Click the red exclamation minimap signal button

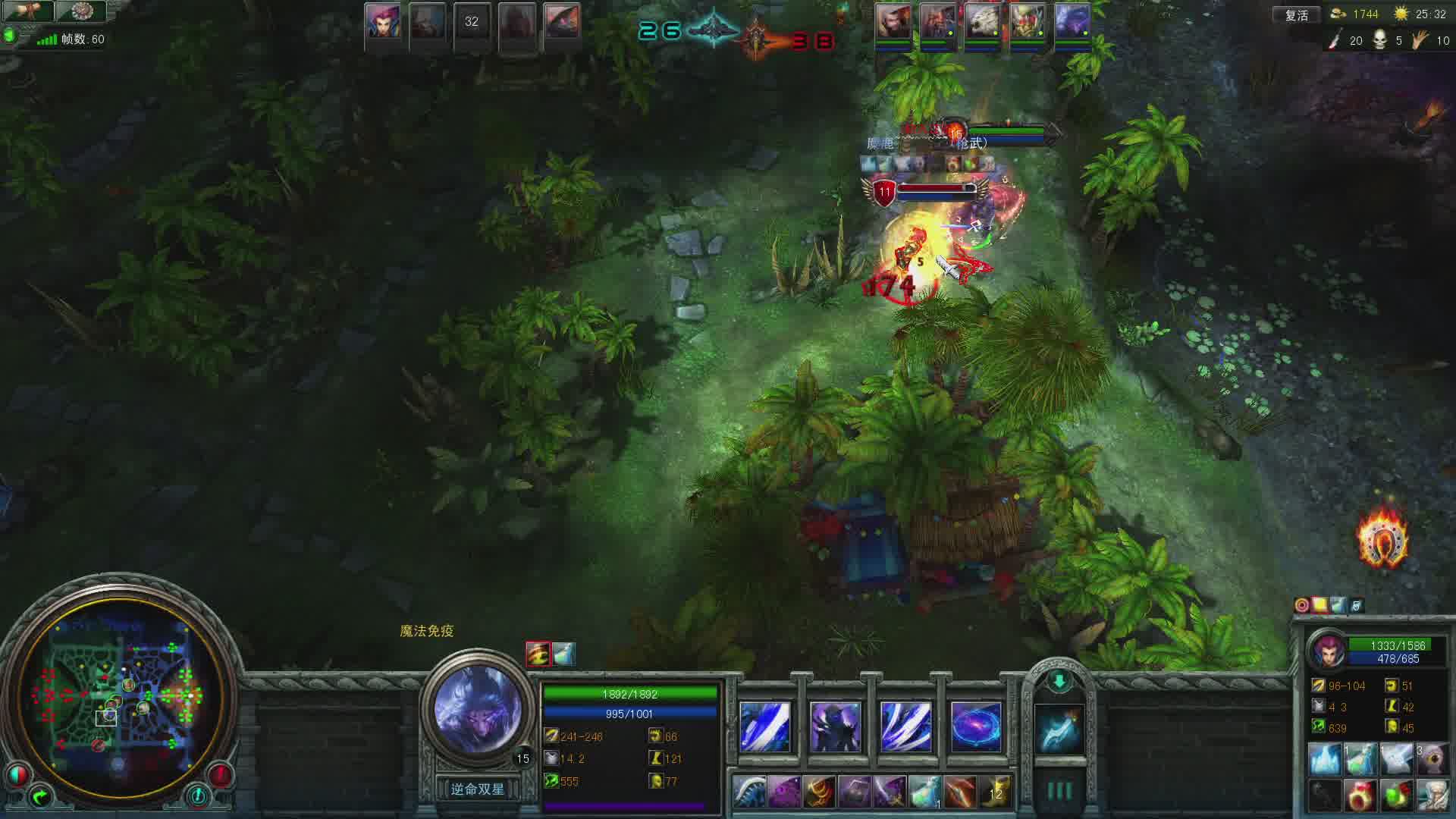pyautogui.click(x=220, y=774)
